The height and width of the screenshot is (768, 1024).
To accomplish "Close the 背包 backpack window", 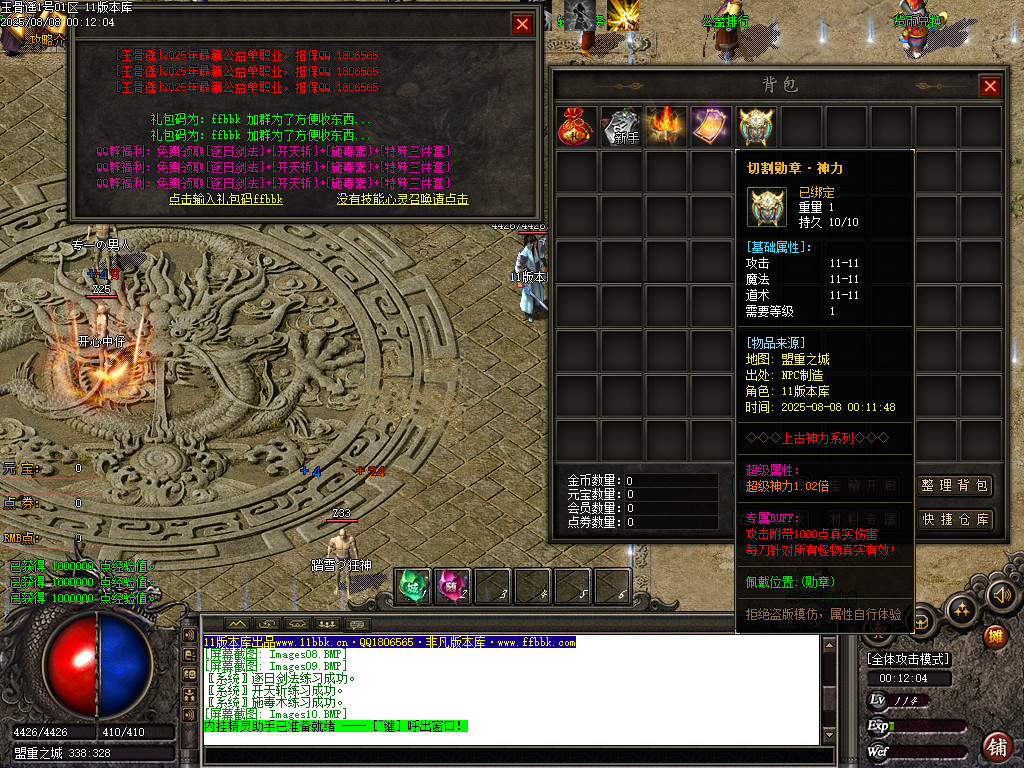I will coord(990,87).
